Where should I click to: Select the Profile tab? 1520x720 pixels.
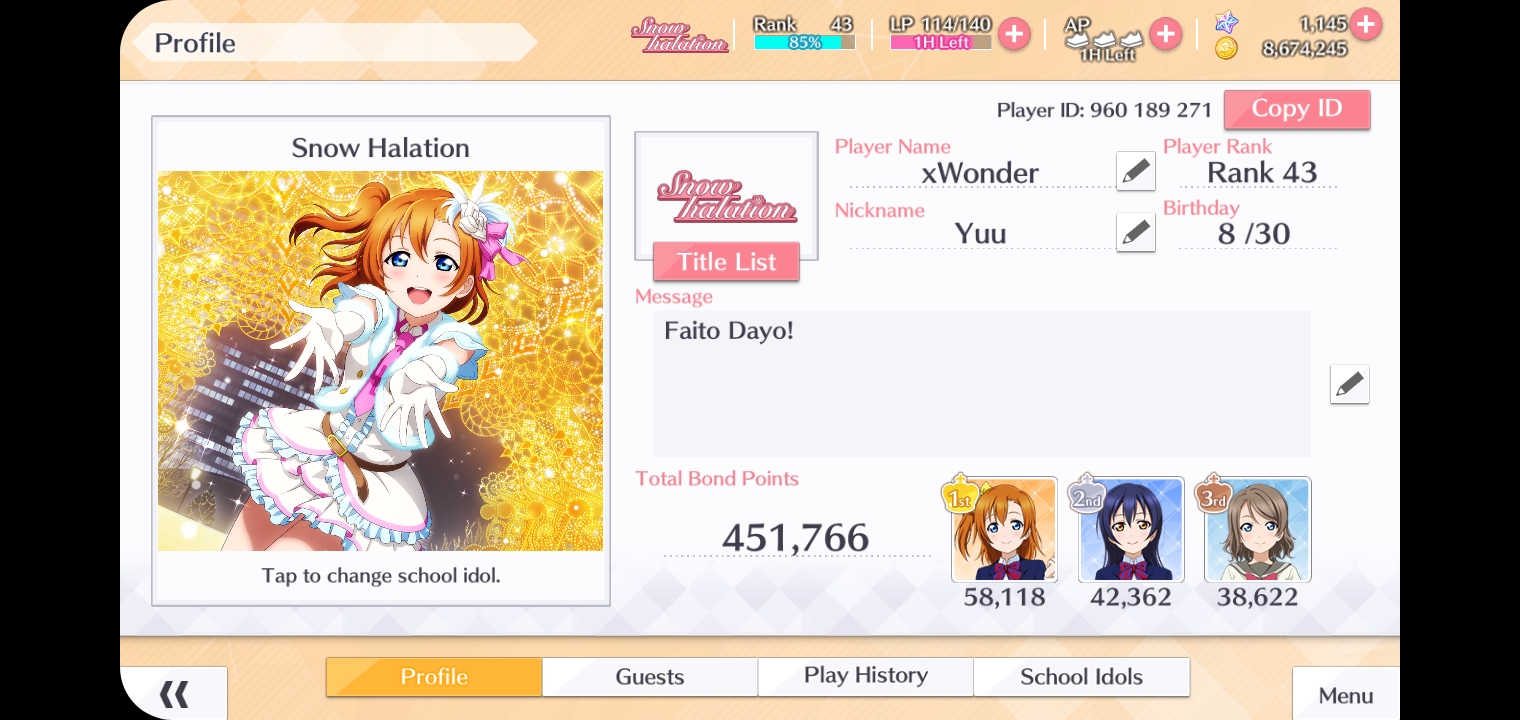coord(434,677)
